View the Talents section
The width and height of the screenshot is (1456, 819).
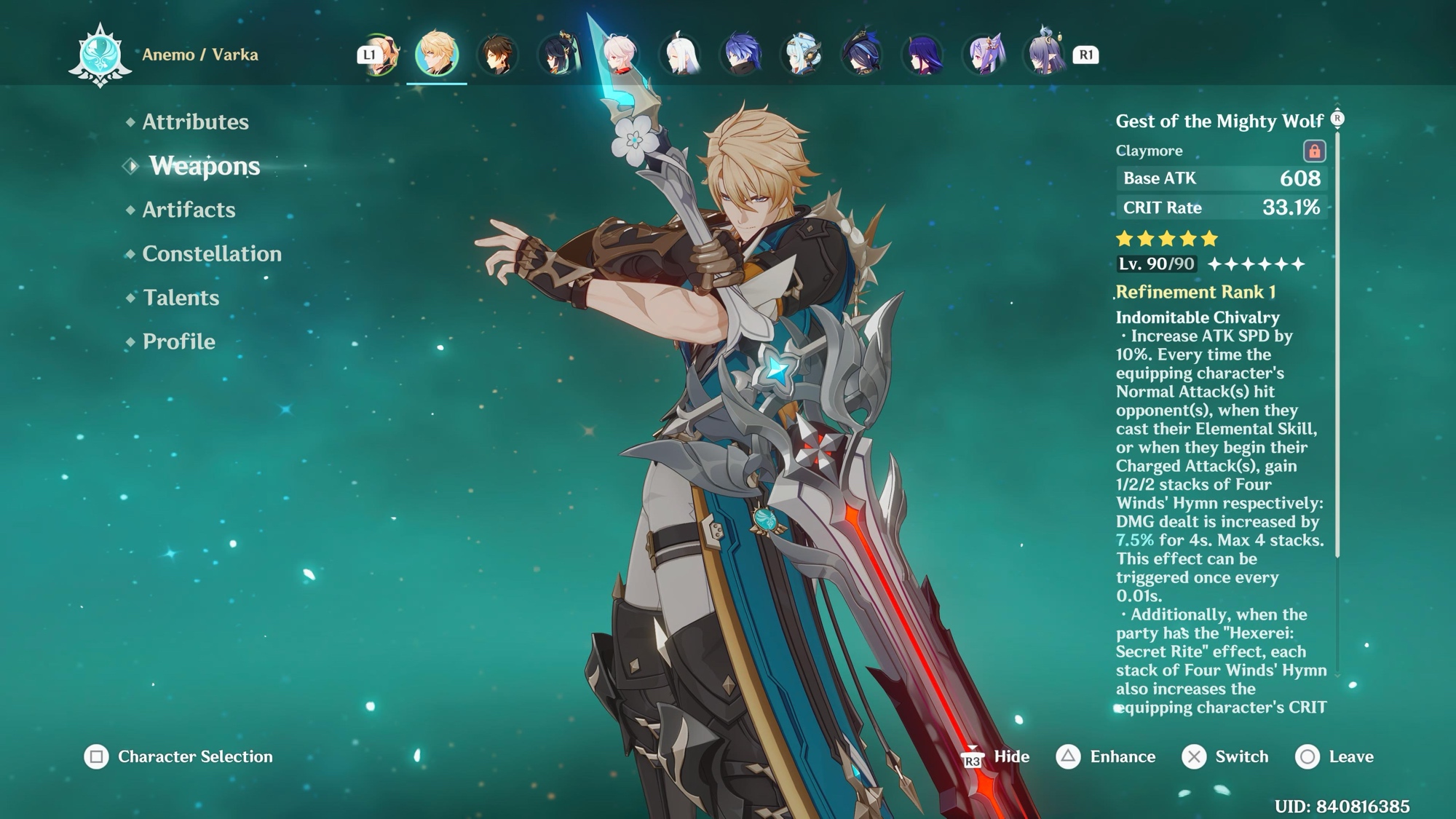(x=181, y=298)
